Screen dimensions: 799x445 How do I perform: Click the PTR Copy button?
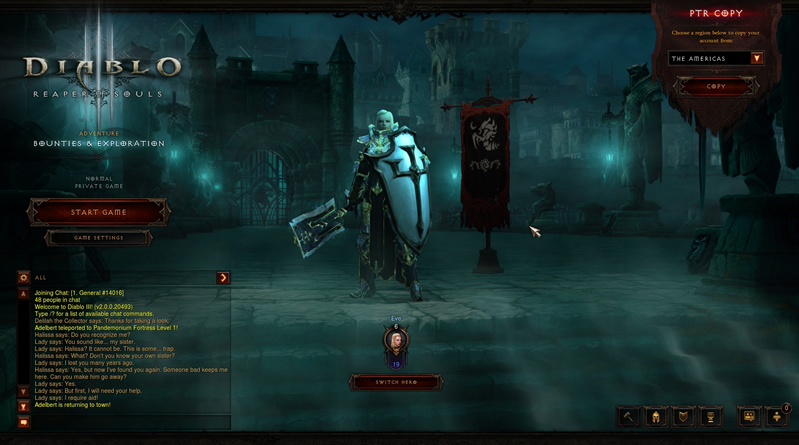click(716, 87)
